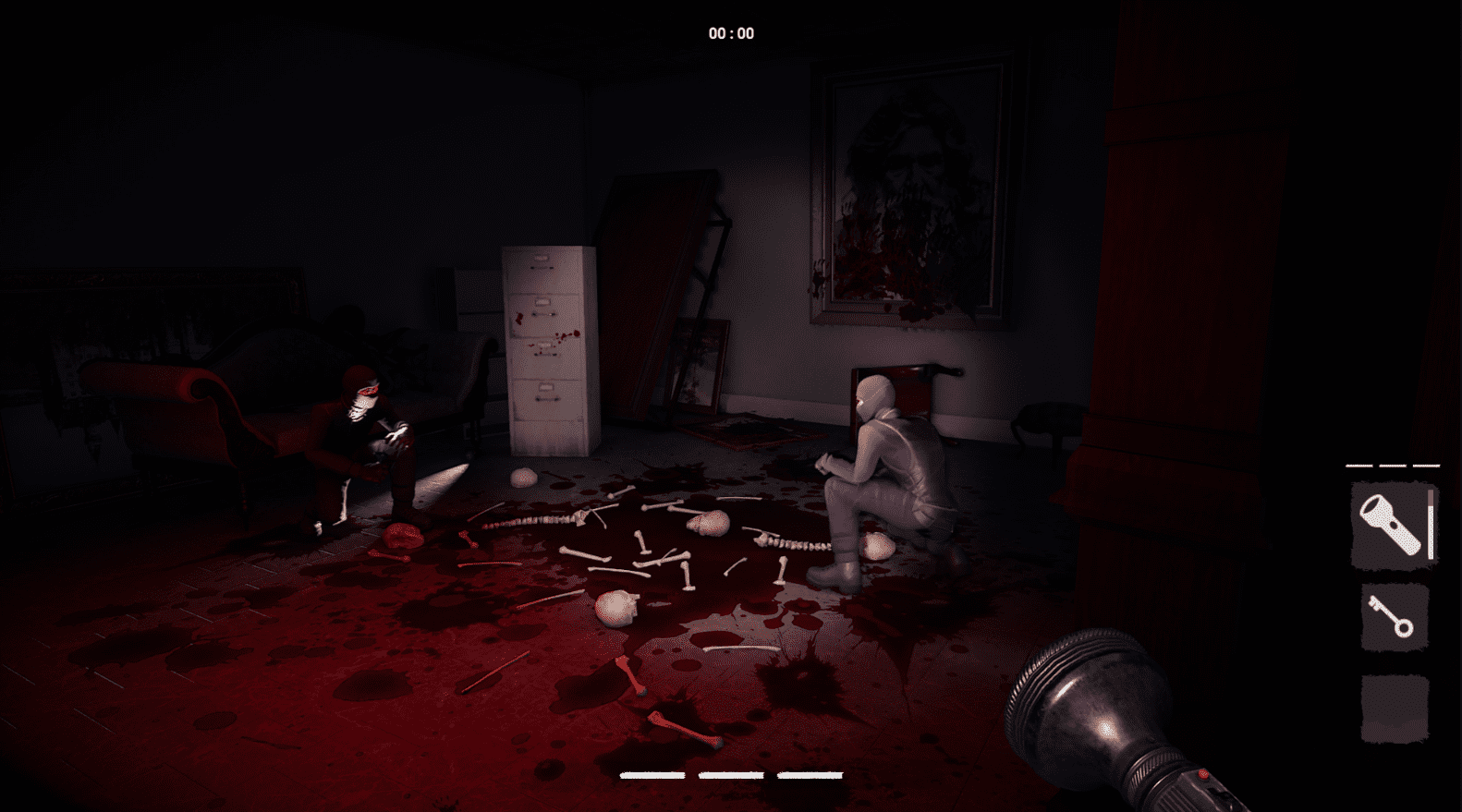This screenshot has height=812, width=1462.
Task: Click the leftmost objective dash at screen bottom
Action: pos(652,776)
